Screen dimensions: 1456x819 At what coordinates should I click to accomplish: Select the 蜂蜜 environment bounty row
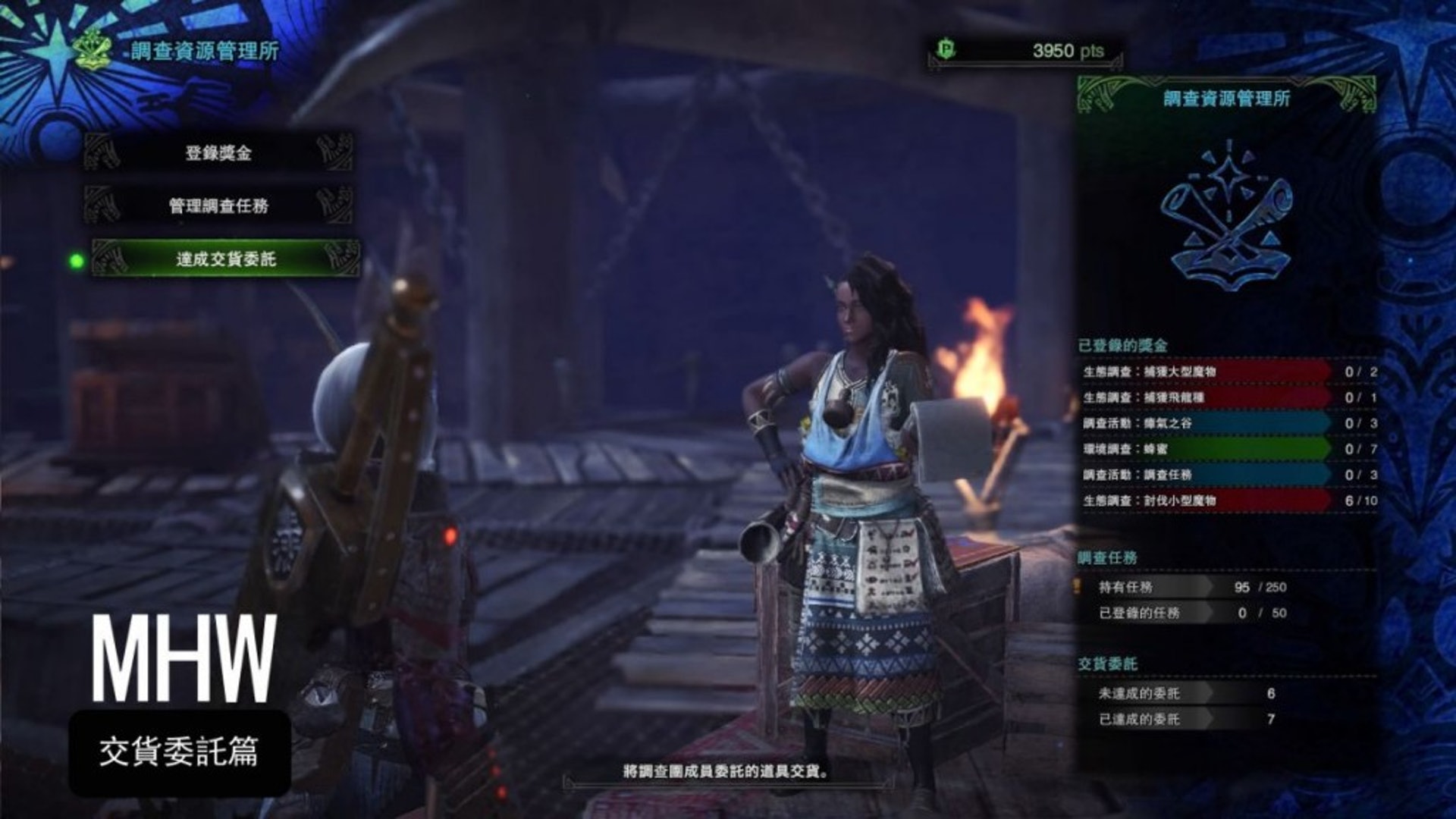pyautogui.click(x=1206, y=449)
